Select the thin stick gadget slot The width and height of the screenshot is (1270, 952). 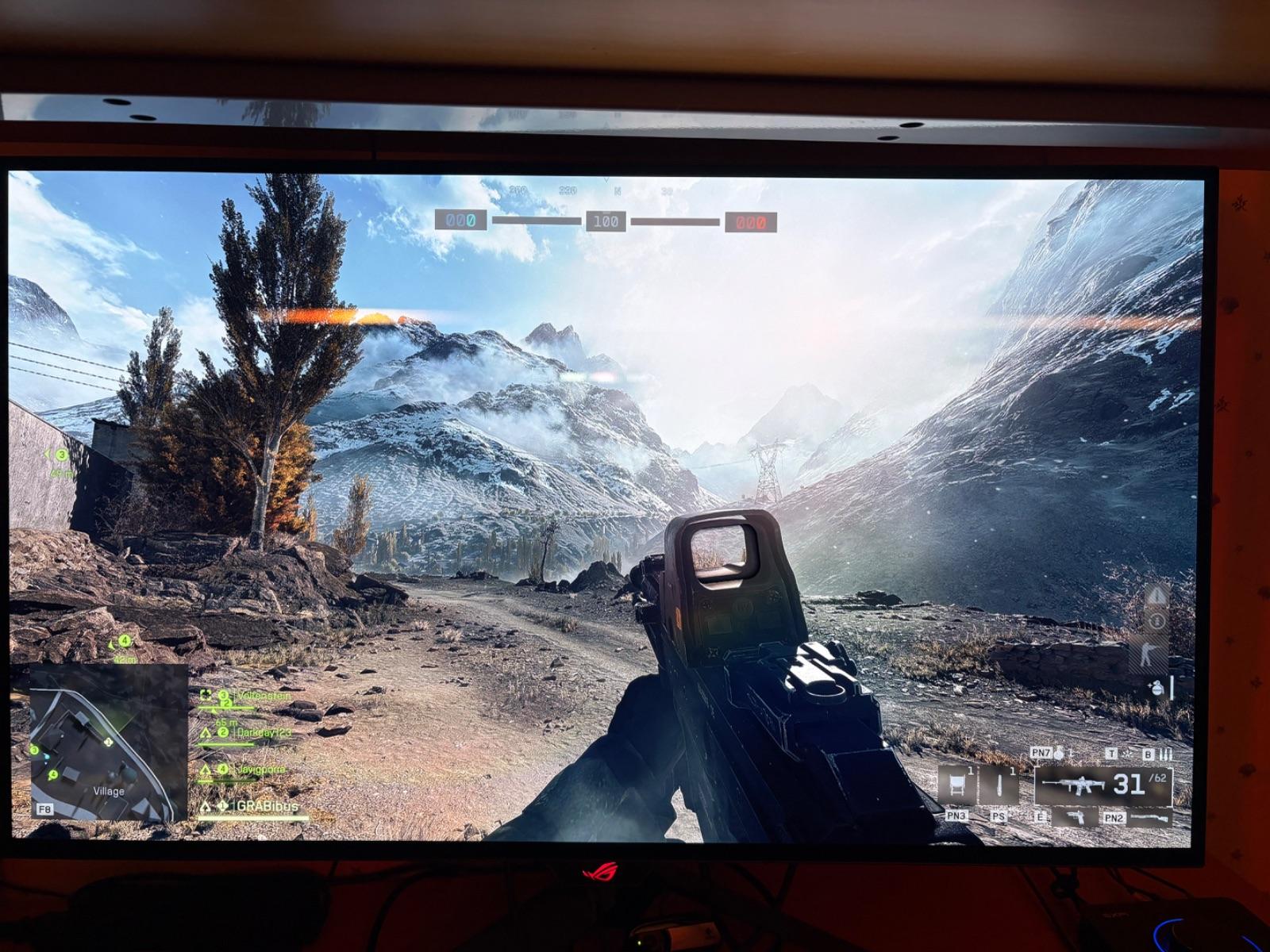click(999, 785)
